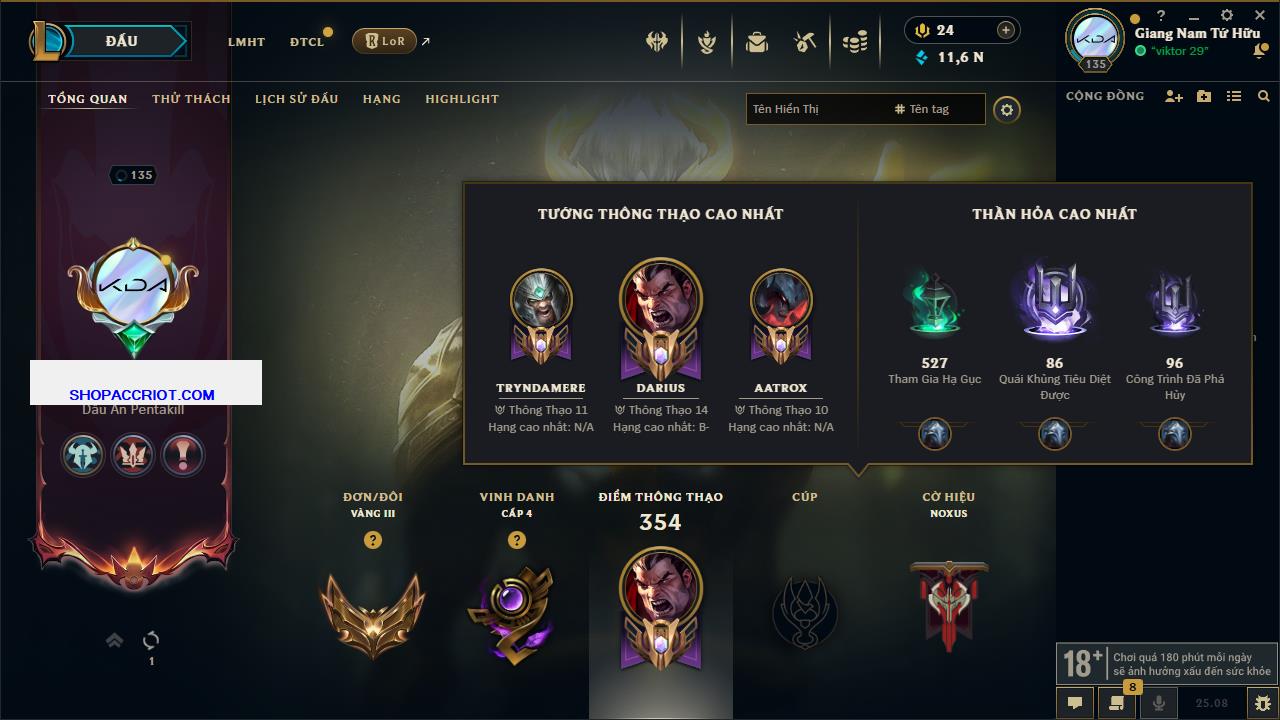Search the friends list with magnifier icon
This screenshot has height=720, width=1280.
pyautogui.click(x=1264, y=96)
